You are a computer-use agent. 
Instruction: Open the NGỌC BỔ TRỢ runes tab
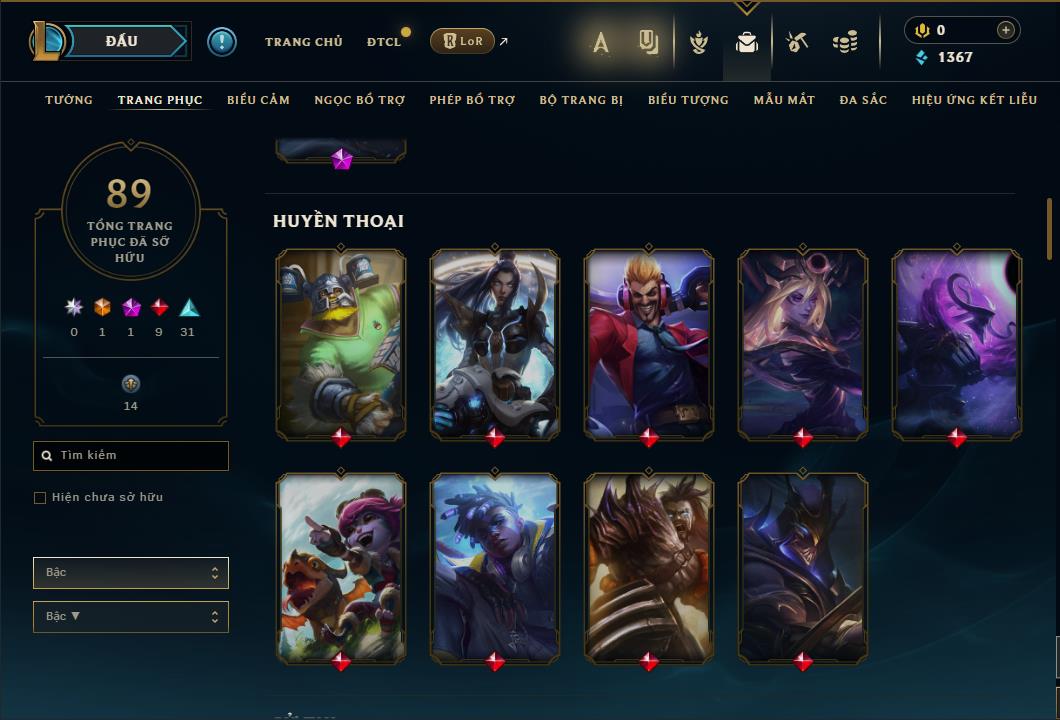click(x=359, y=100)
